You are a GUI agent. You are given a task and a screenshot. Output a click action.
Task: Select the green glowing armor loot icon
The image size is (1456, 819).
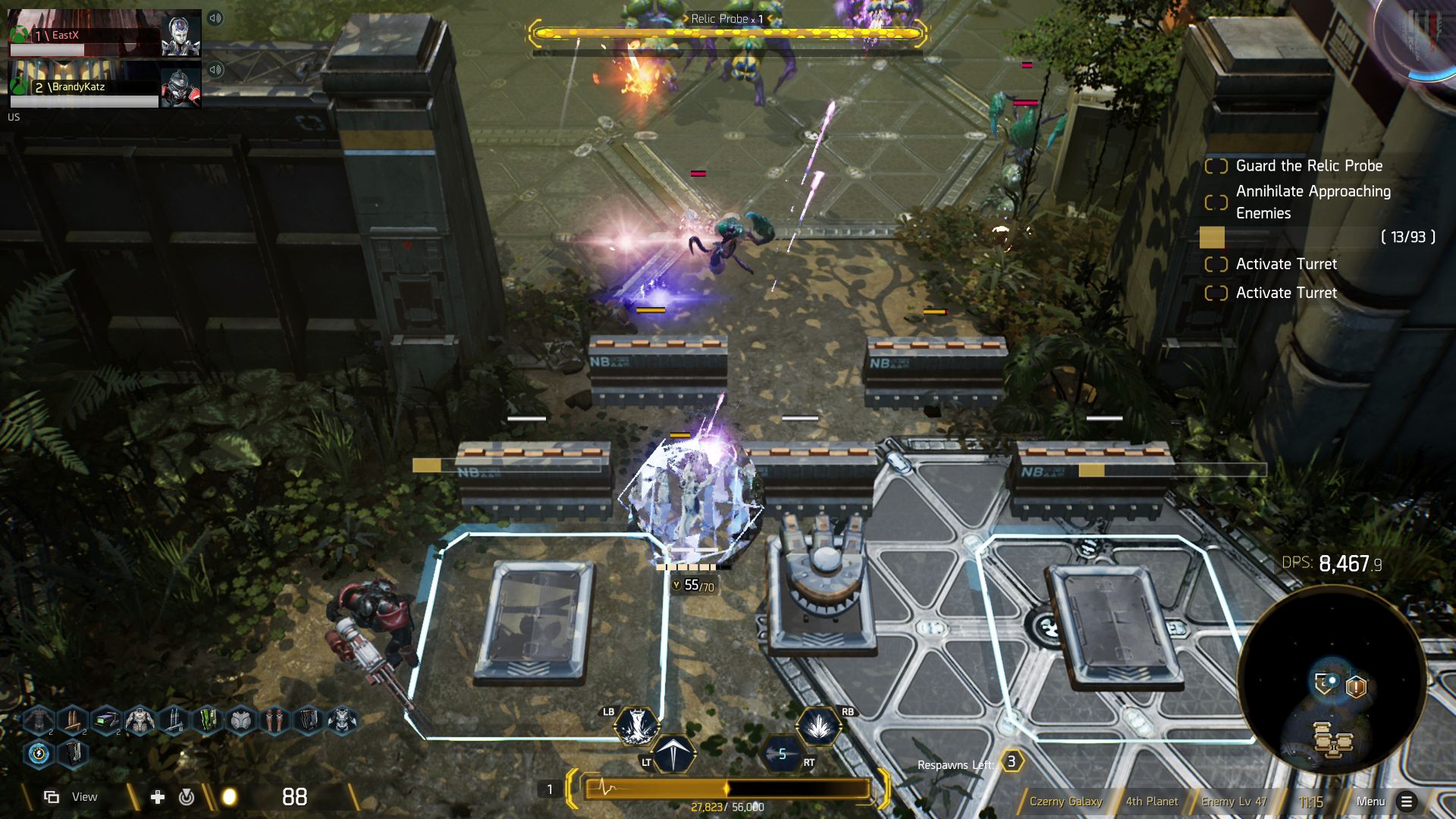coord(207,719)
